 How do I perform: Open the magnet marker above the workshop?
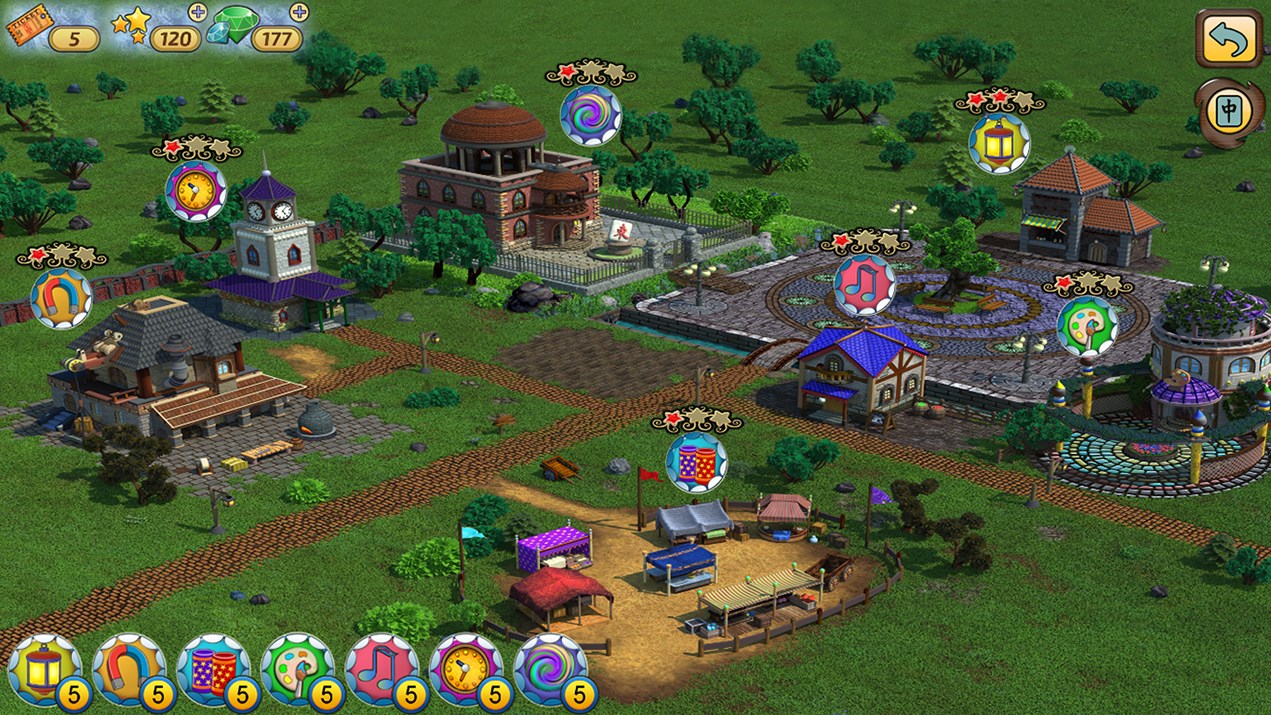point(61,298)
